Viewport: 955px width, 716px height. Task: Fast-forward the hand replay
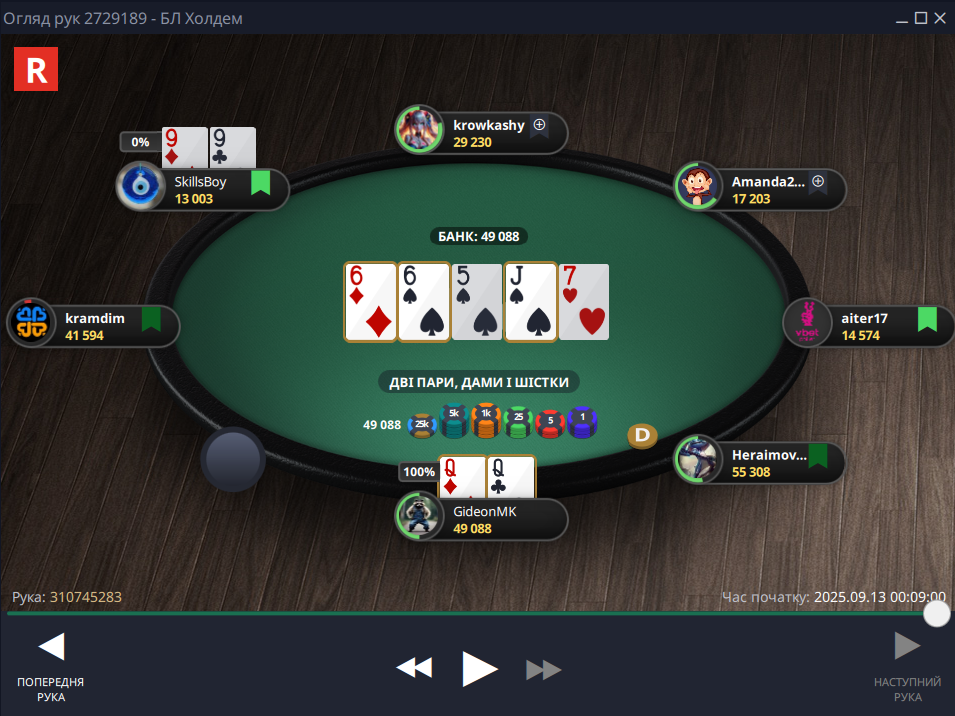point(543,669)
